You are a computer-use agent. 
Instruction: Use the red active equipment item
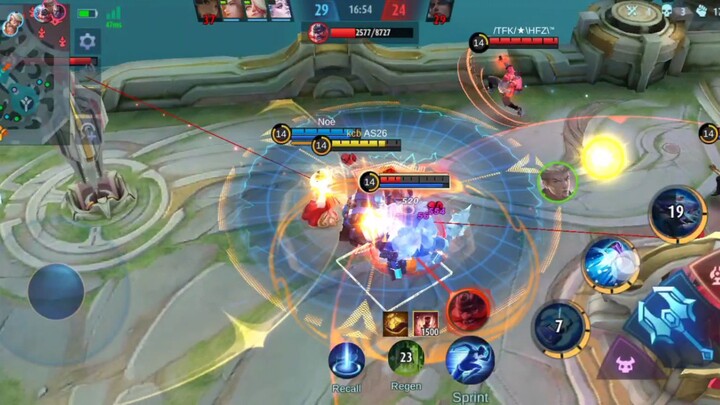point(467,309)
